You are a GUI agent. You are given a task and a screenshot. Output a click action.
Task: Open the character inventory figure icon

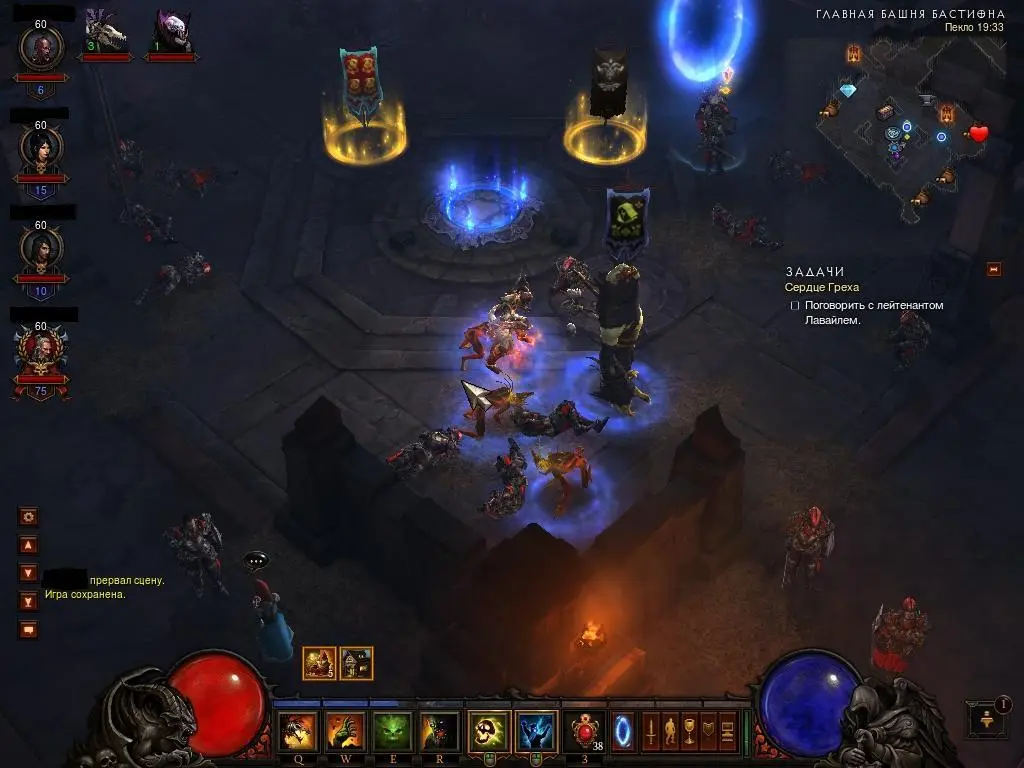[669, 731]
